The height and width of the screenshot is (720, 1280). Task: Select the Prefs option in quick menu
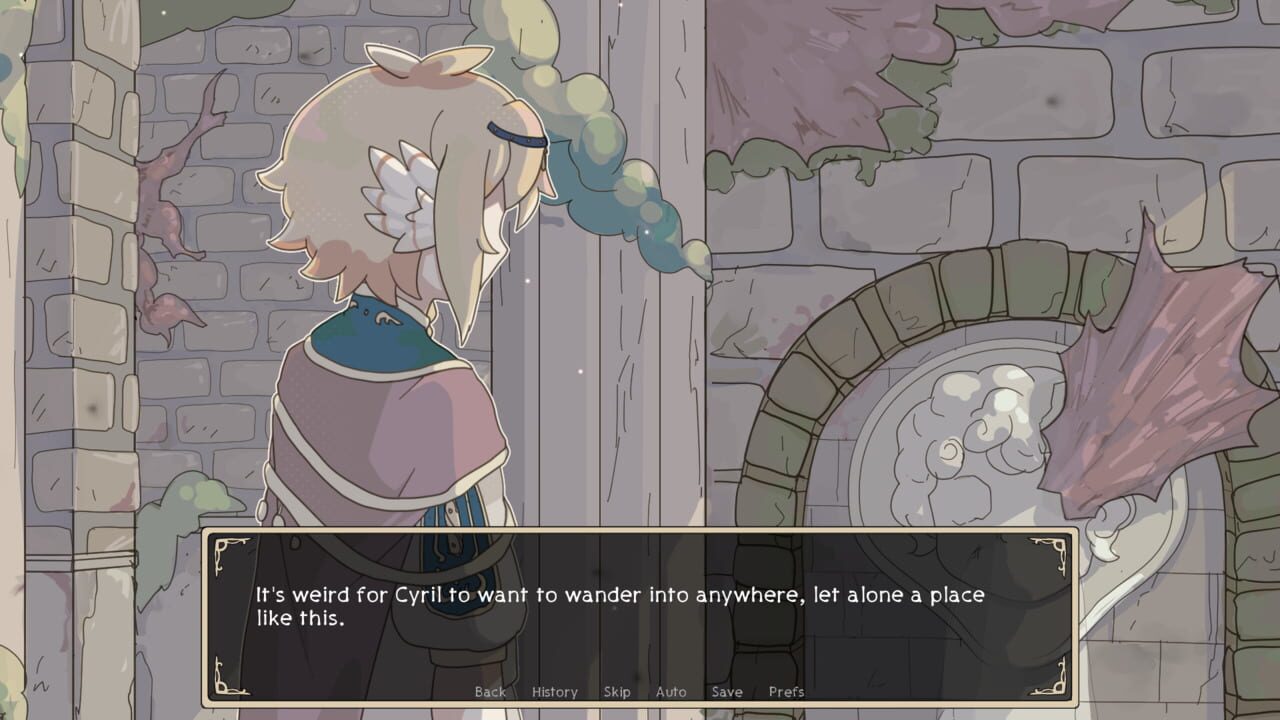(x=788, y=691)
